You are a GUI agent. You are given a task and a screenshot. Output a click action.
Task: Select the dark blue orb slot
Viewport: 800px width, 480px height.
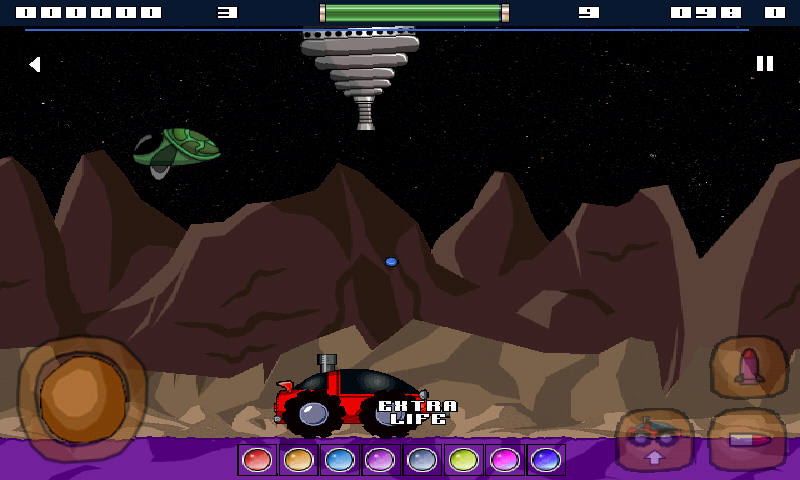pos(546,460)
